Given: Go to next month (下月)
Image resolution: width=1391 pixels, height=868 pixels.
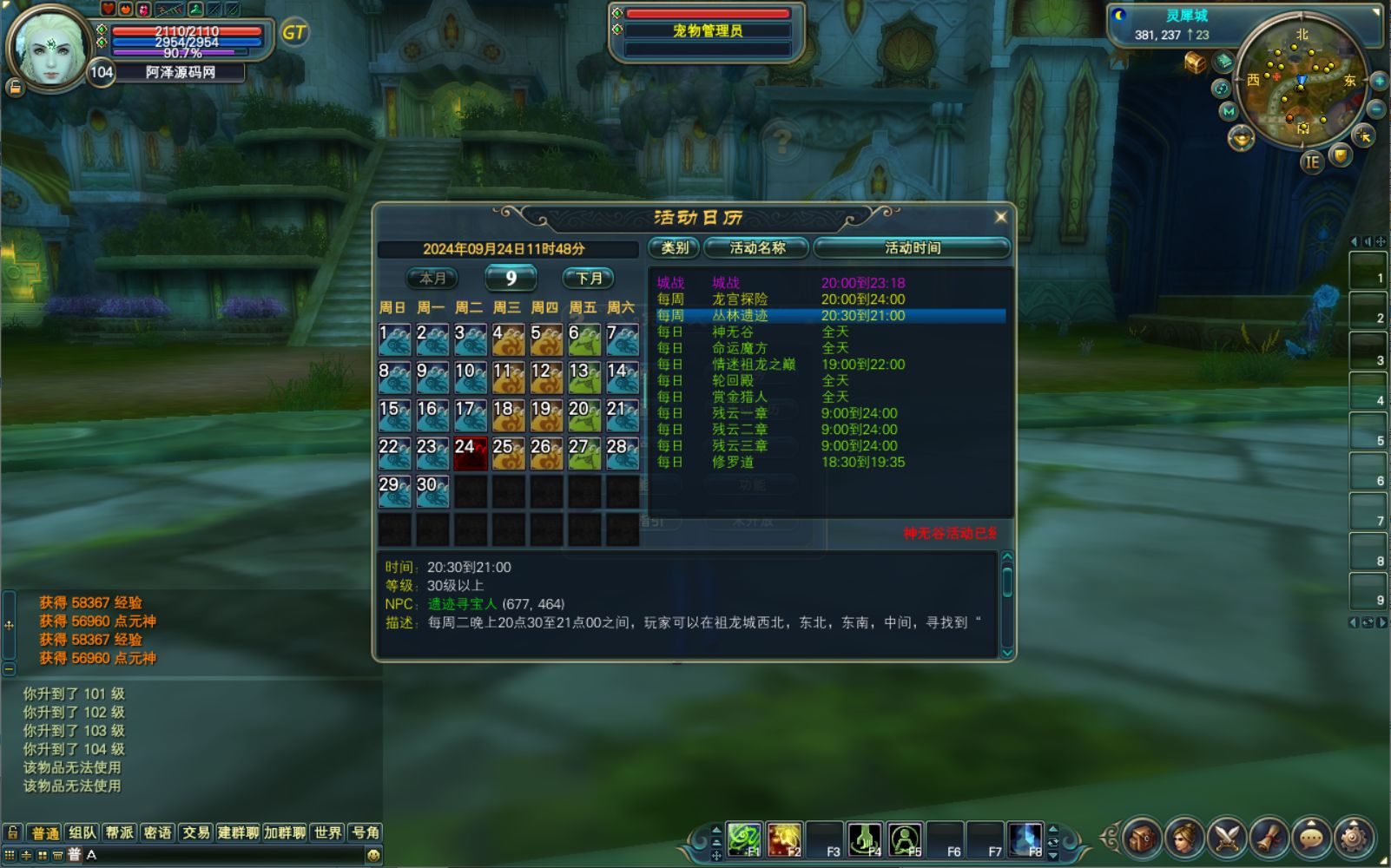Looking at the screenshot, I should coord(589,279).
